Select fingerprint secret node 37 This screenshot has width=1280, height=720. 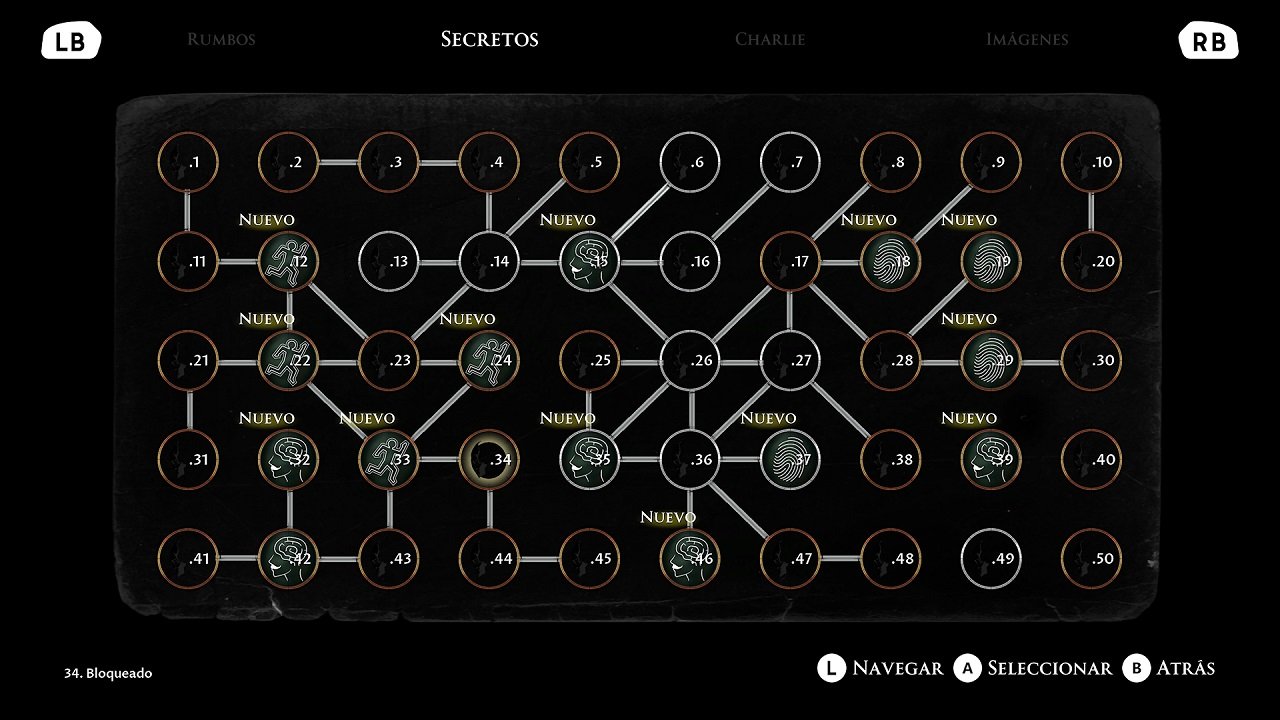tap(790, 460)
